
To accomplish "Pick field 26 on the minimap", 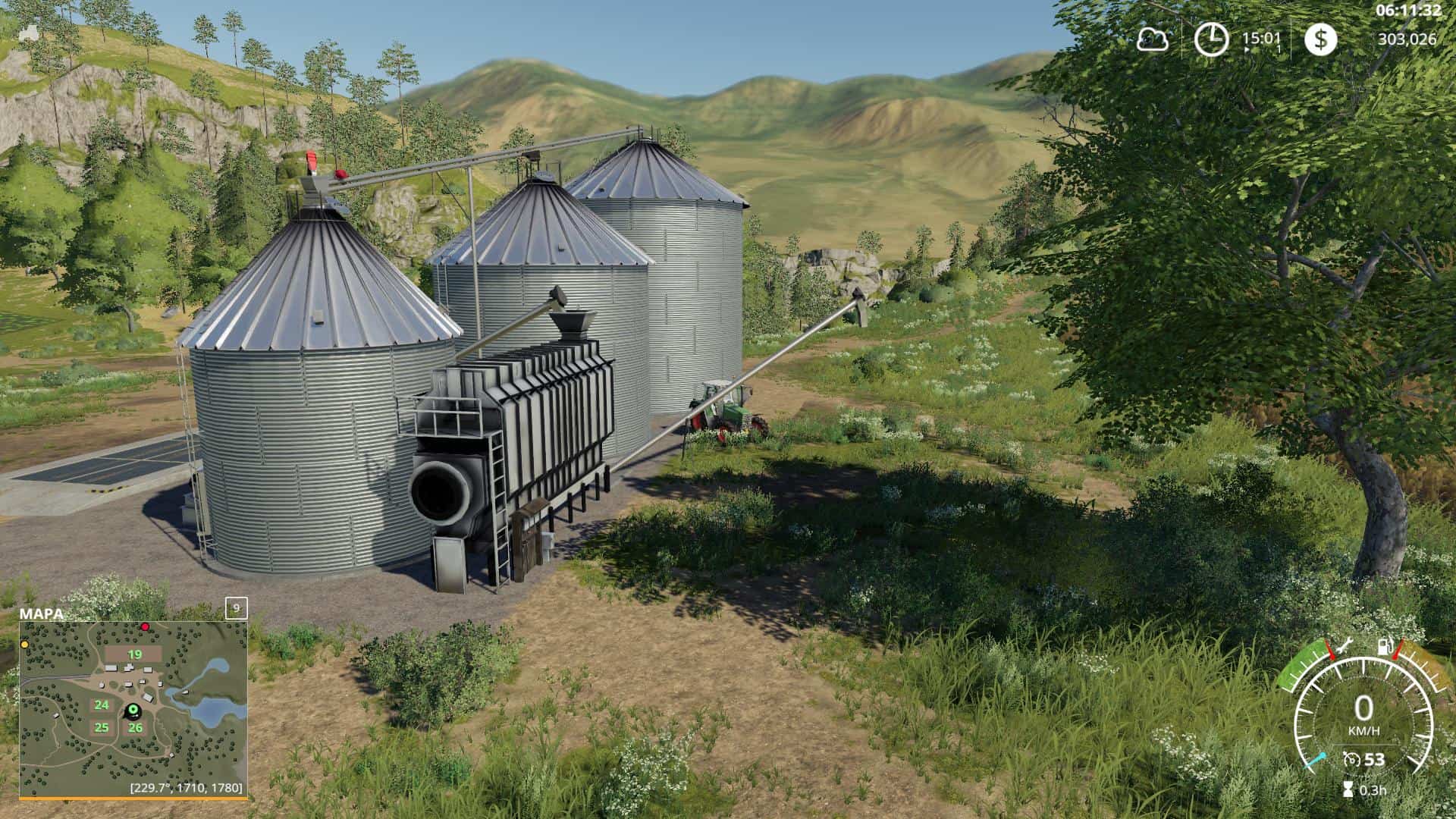I will 135,728.
